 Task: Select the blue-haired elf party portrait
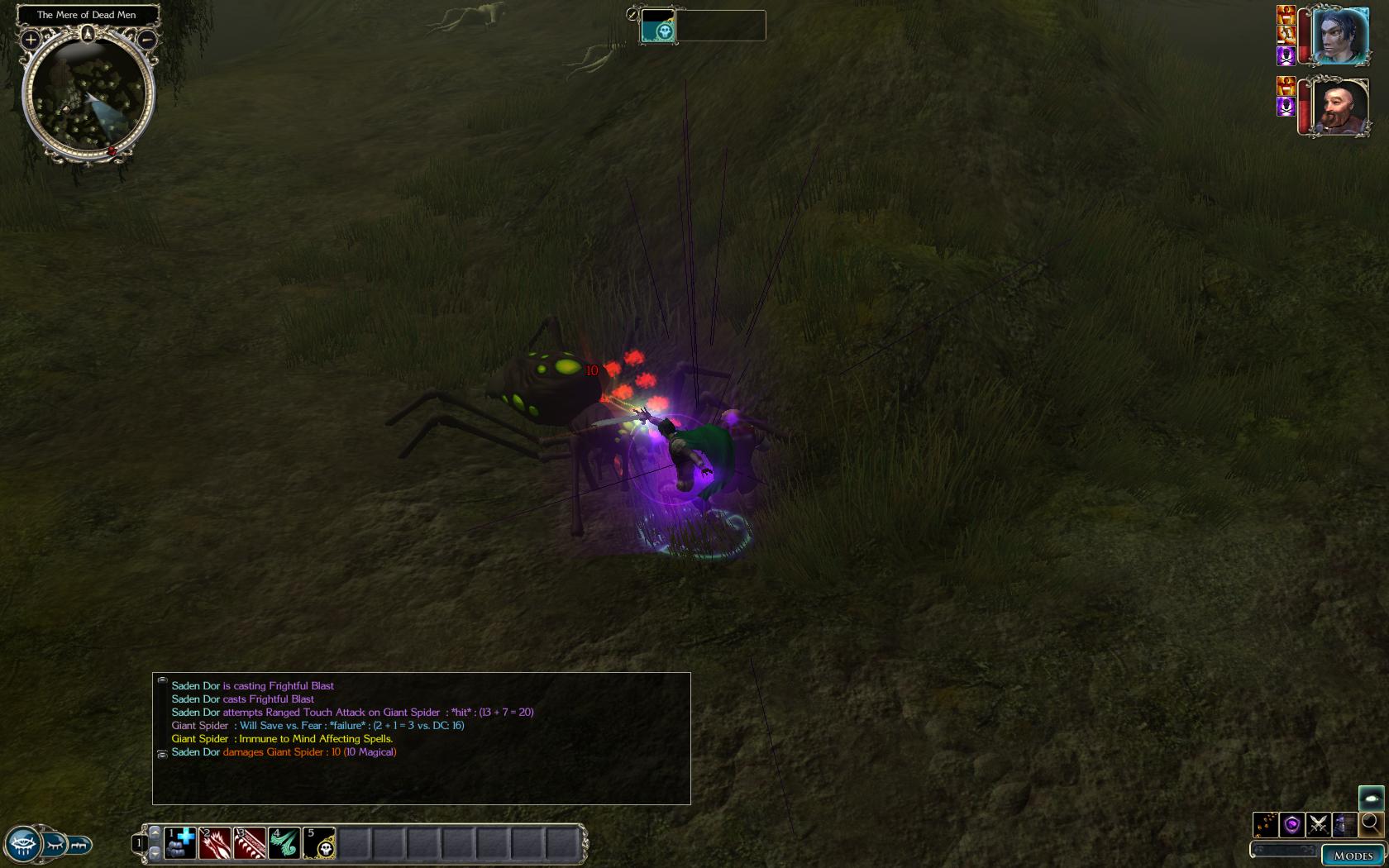click(1339, 36)
